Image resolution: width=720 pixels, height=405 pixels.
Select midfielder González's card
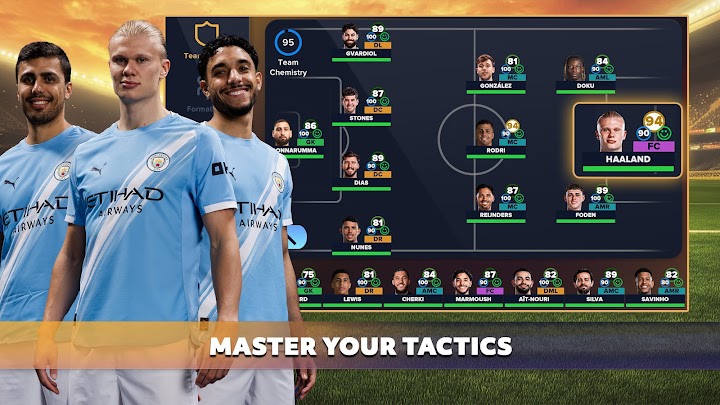click(496, 73)
